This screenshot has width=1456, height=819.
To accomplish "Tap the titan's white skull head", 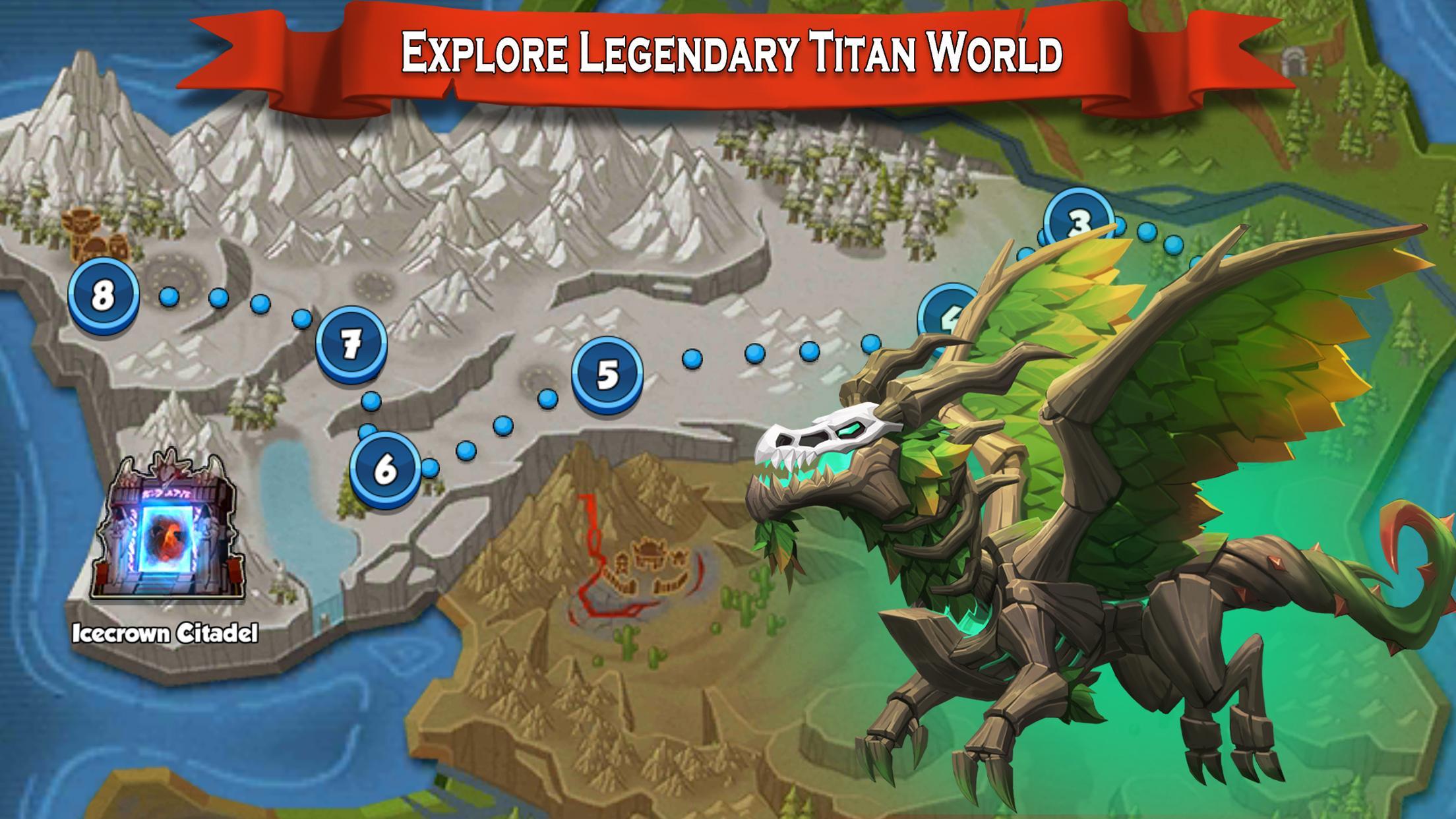I will (824, 435).
